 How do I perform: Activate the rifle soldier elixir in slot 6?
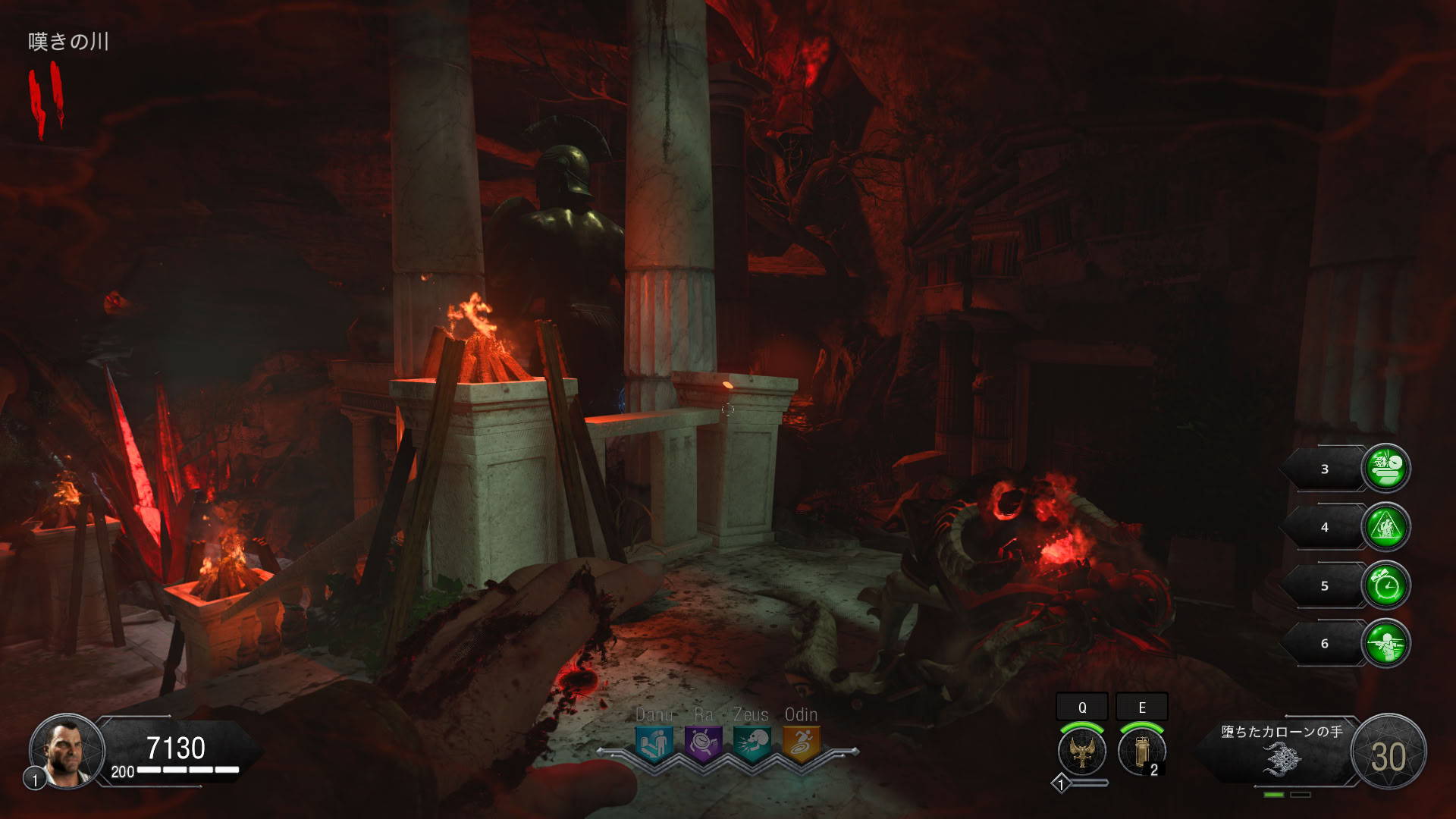tap(1386, 643)
